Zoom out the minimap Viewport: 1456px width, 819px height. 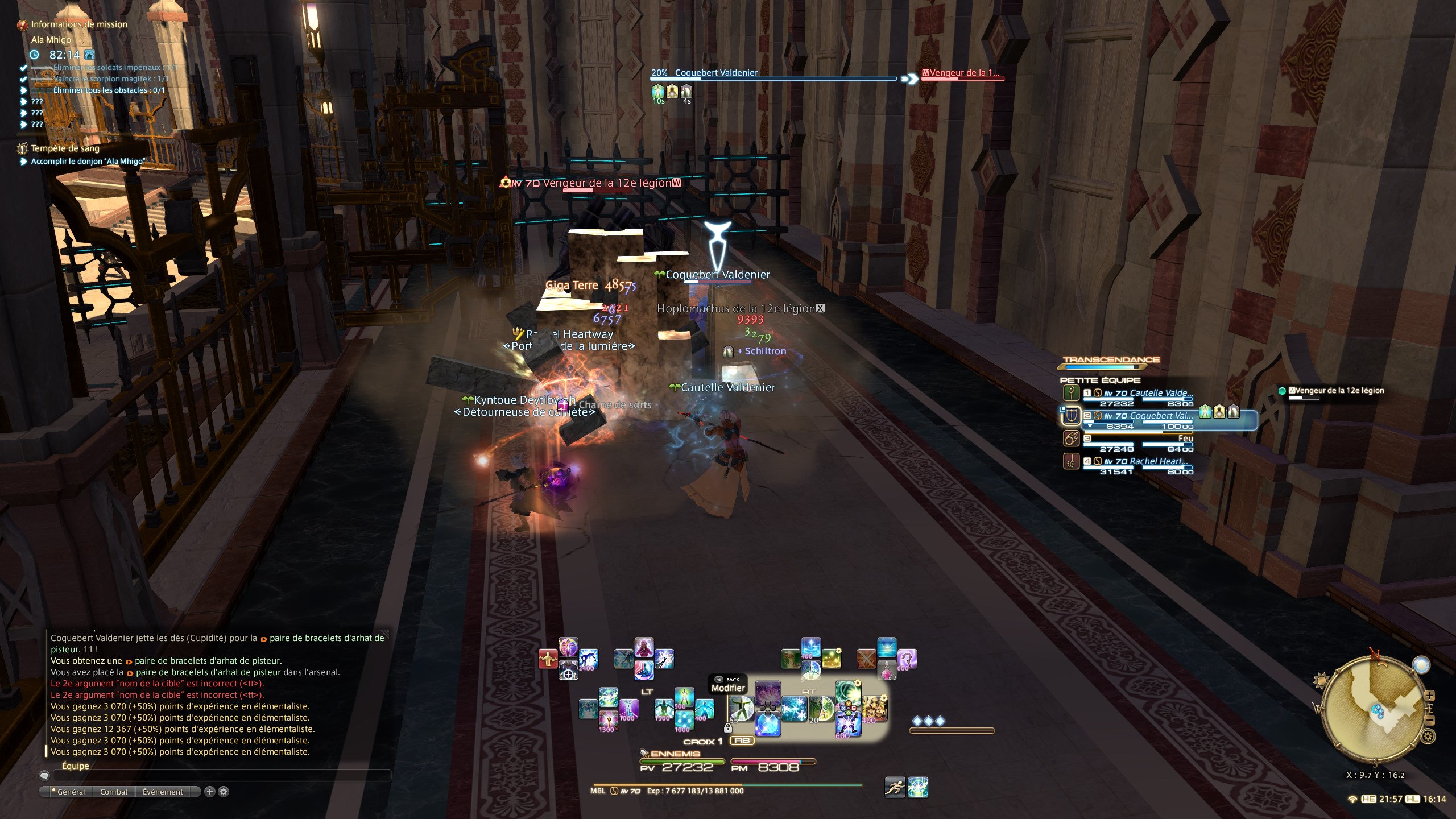(1430, 721)
